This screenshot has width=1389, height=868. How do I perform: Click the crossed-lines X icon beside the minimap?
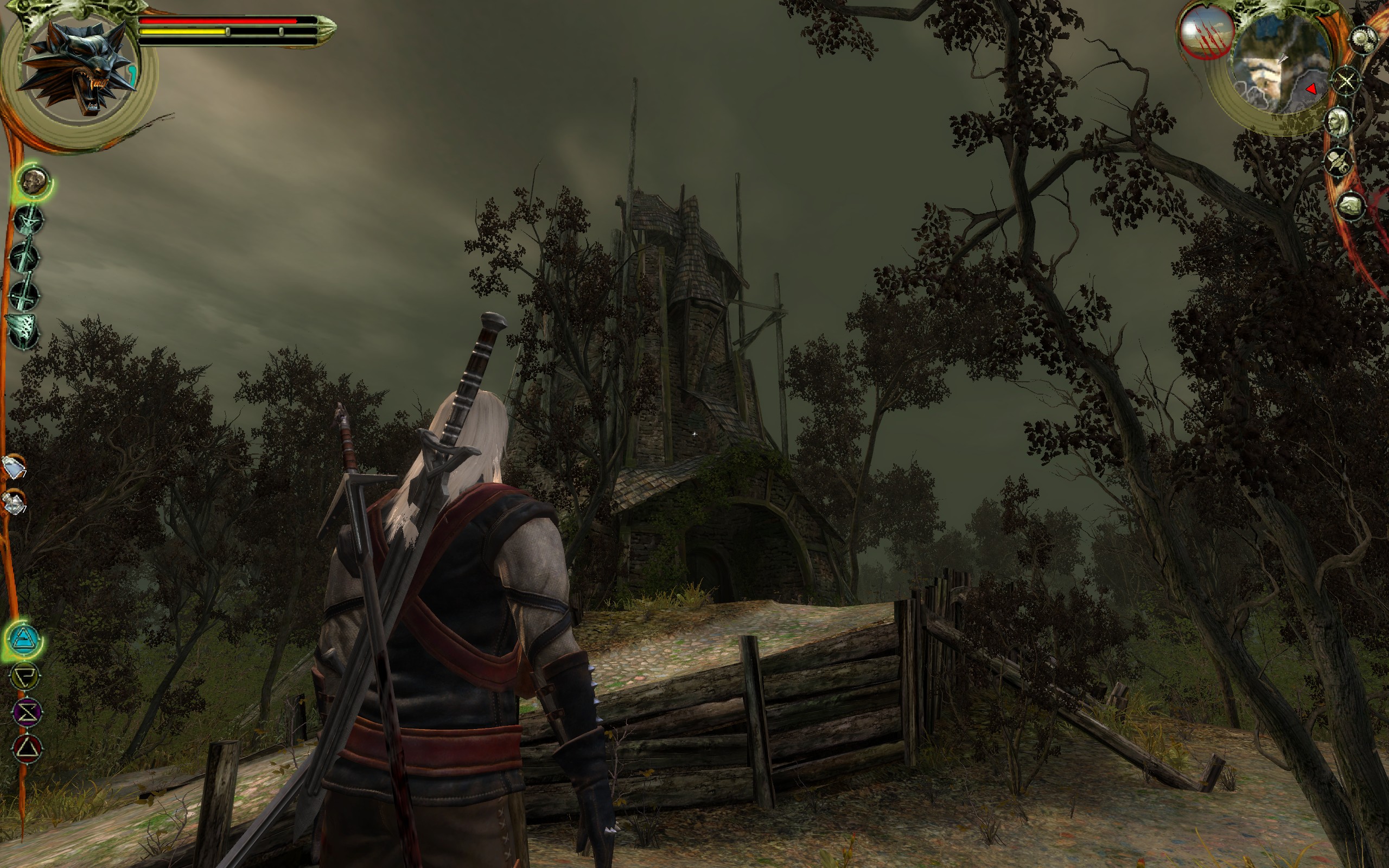pos(1346,81)
